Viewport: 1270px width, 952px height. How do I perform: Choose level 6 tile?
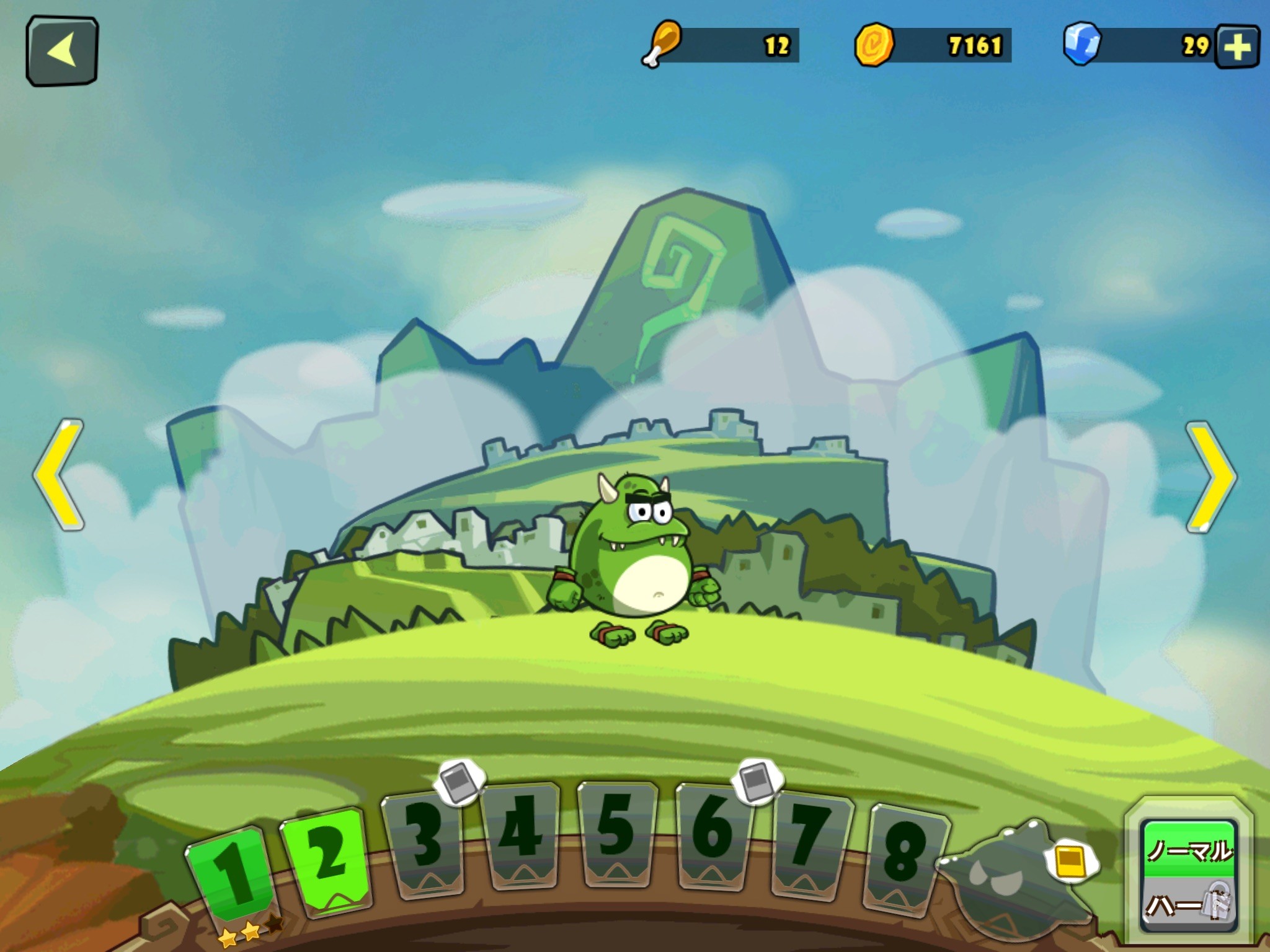coord(713,834)
